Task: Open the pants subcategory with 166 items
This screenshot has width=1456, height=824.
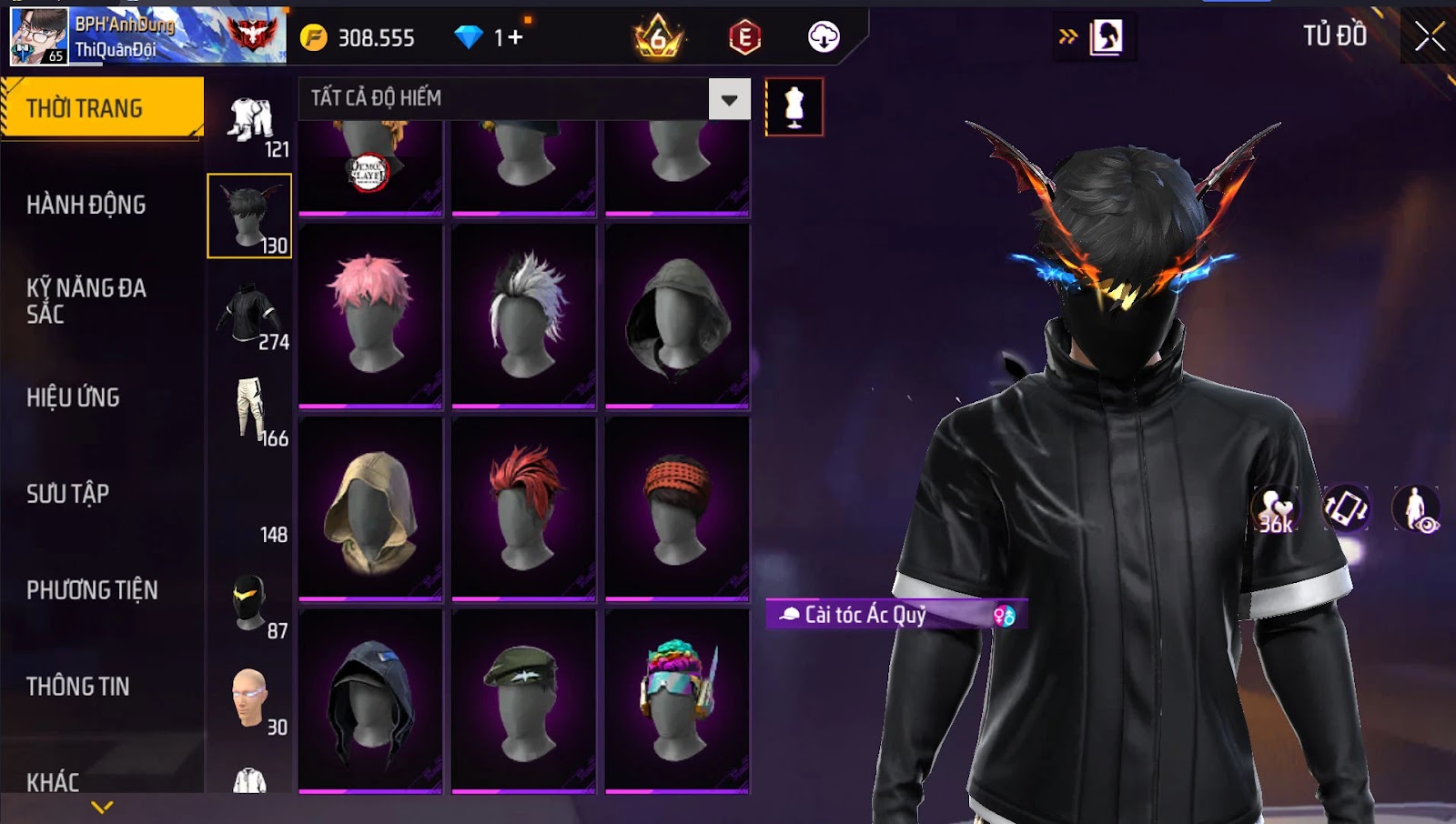Action: [250, 409]
